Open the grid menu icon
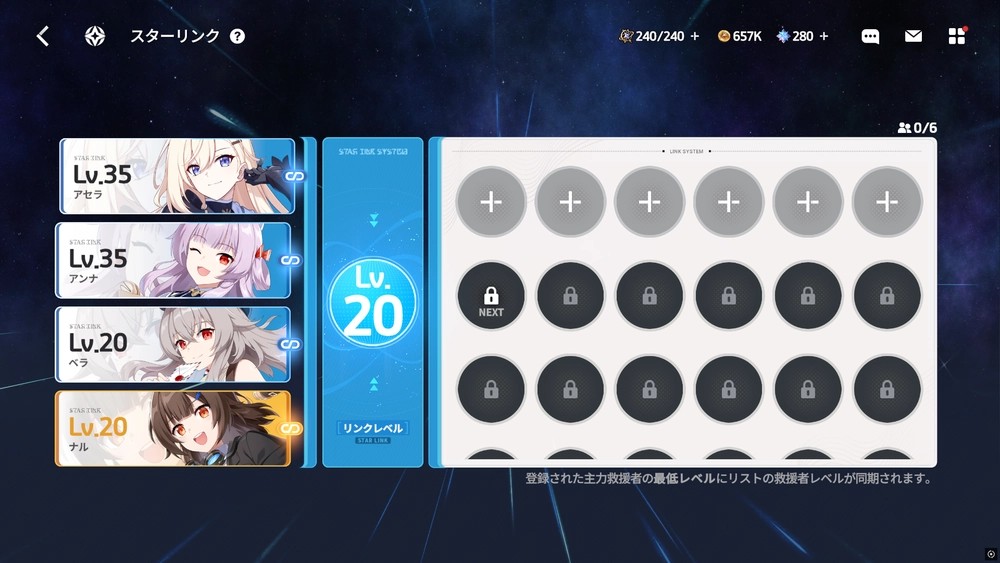Screen dimensions: 1000x563 pyautogui.click(x=957, y=37)
